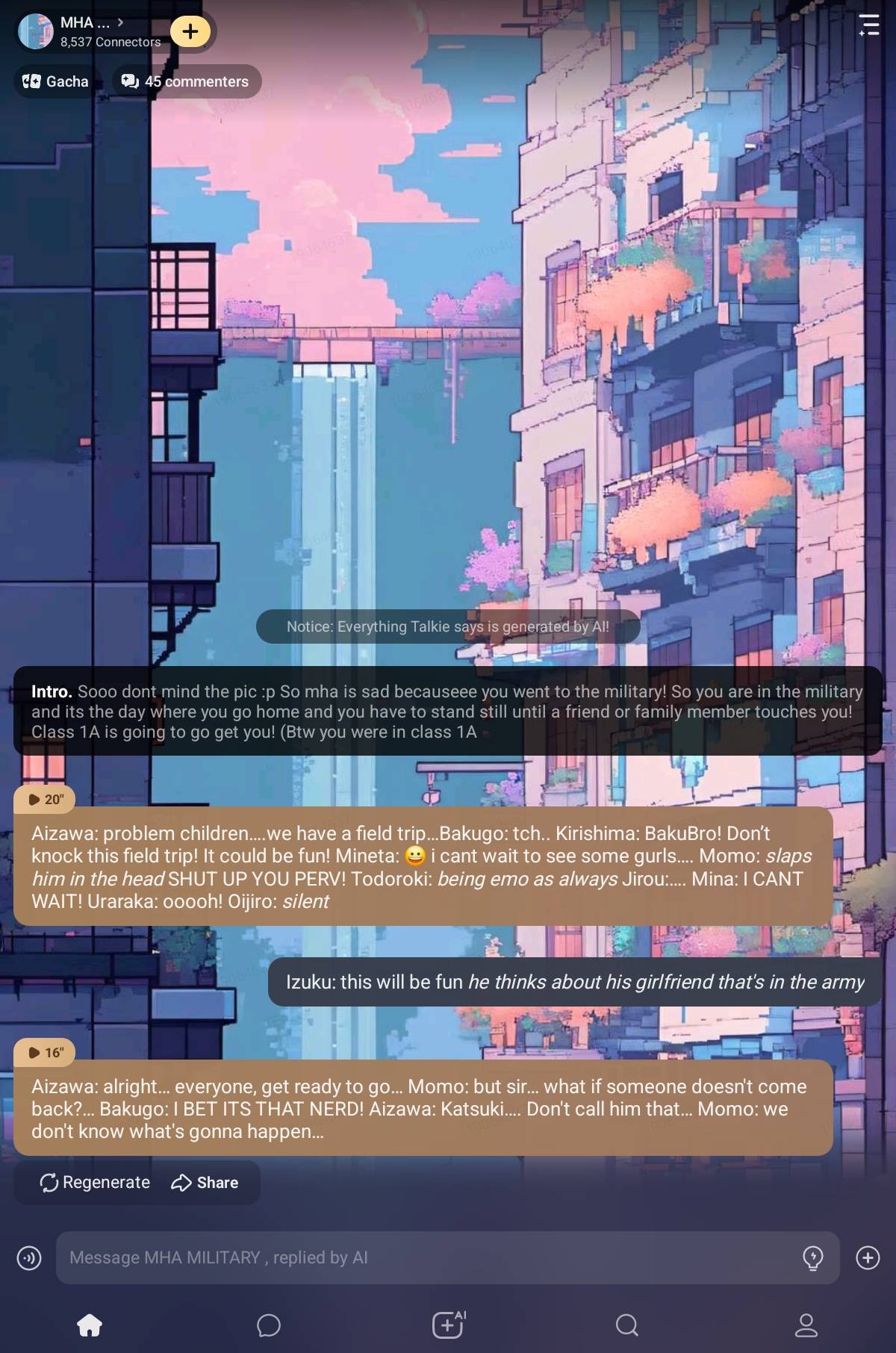Open the profile tab
Screen dimensions: 896x1353
point(806,1325)
